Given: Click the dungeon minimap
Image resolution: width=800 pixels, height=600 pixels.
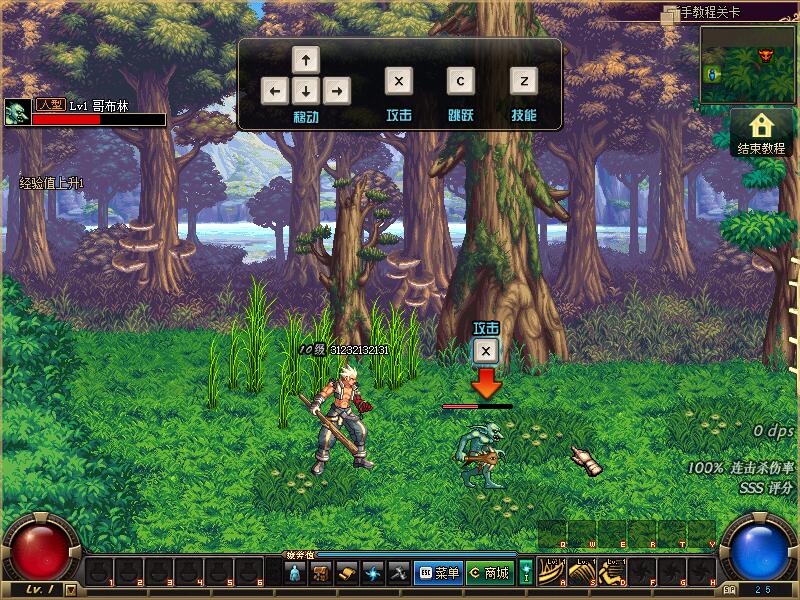Looking at the screenshot, I should [748, 64].
